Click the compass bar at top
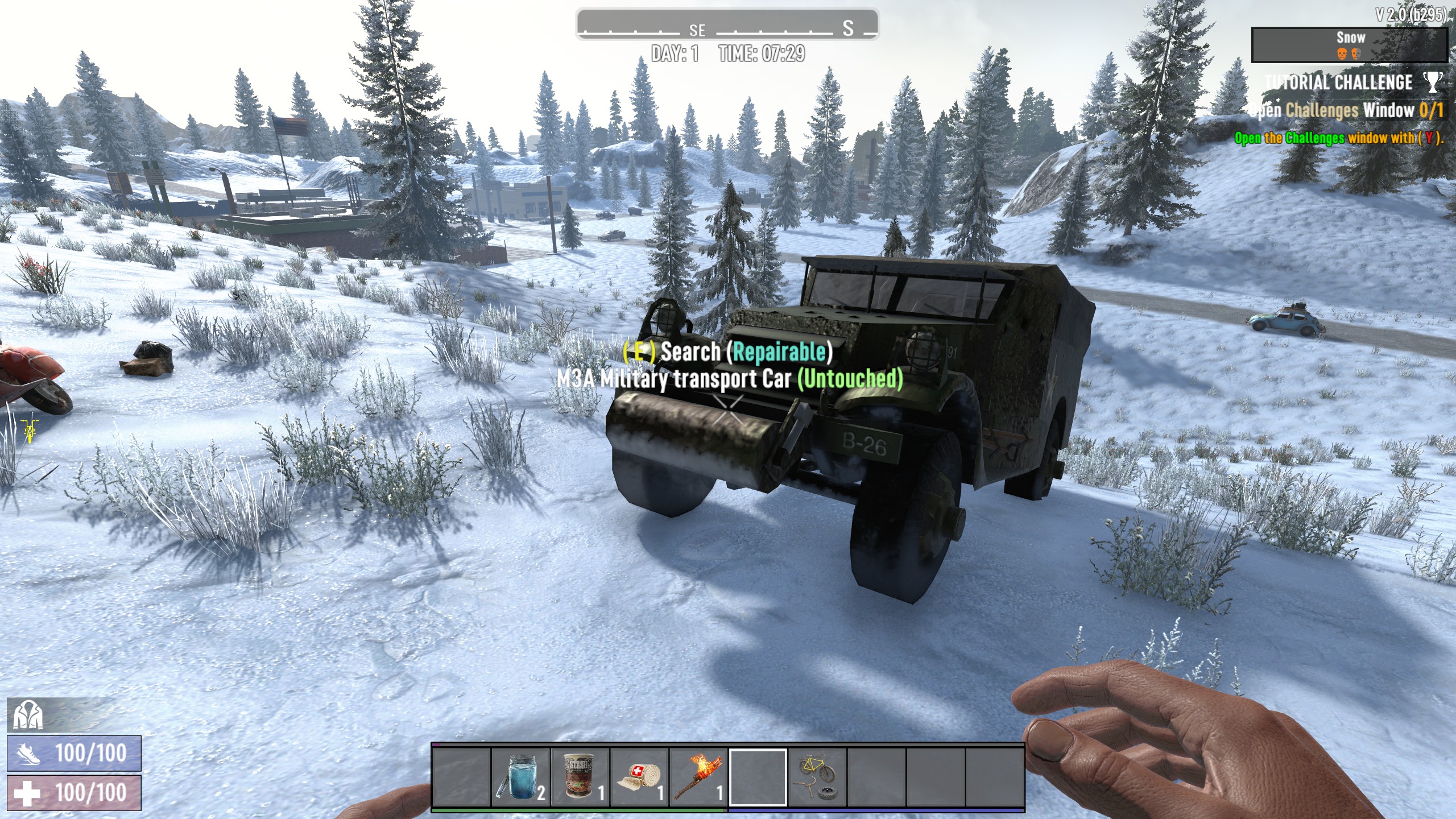1456x819 pixels. pos(727,25)
